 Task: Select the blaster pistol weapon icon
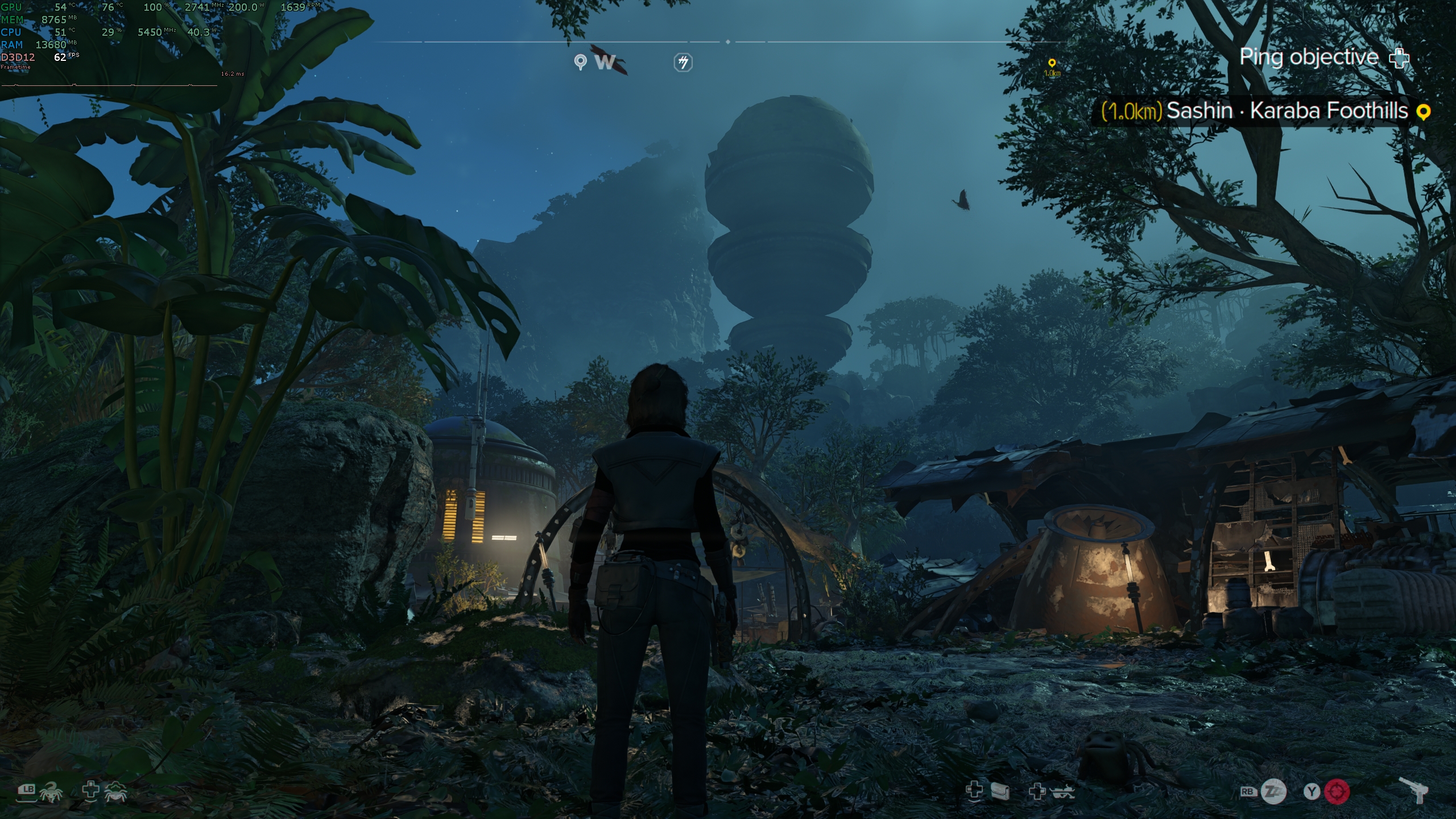(1413, 791)
